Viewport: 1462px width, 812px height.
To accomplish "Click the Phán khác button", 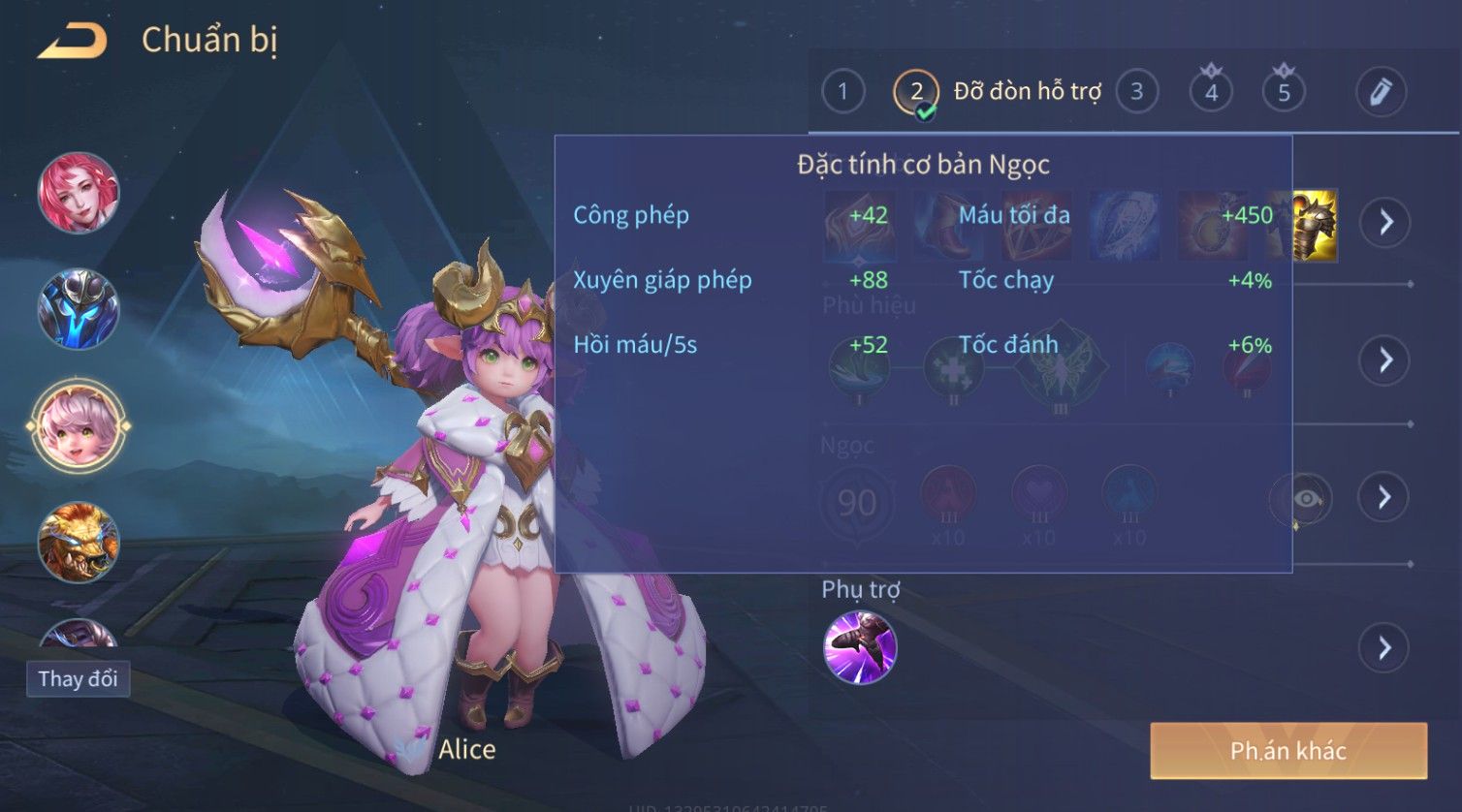I will tap(1287, 750).
